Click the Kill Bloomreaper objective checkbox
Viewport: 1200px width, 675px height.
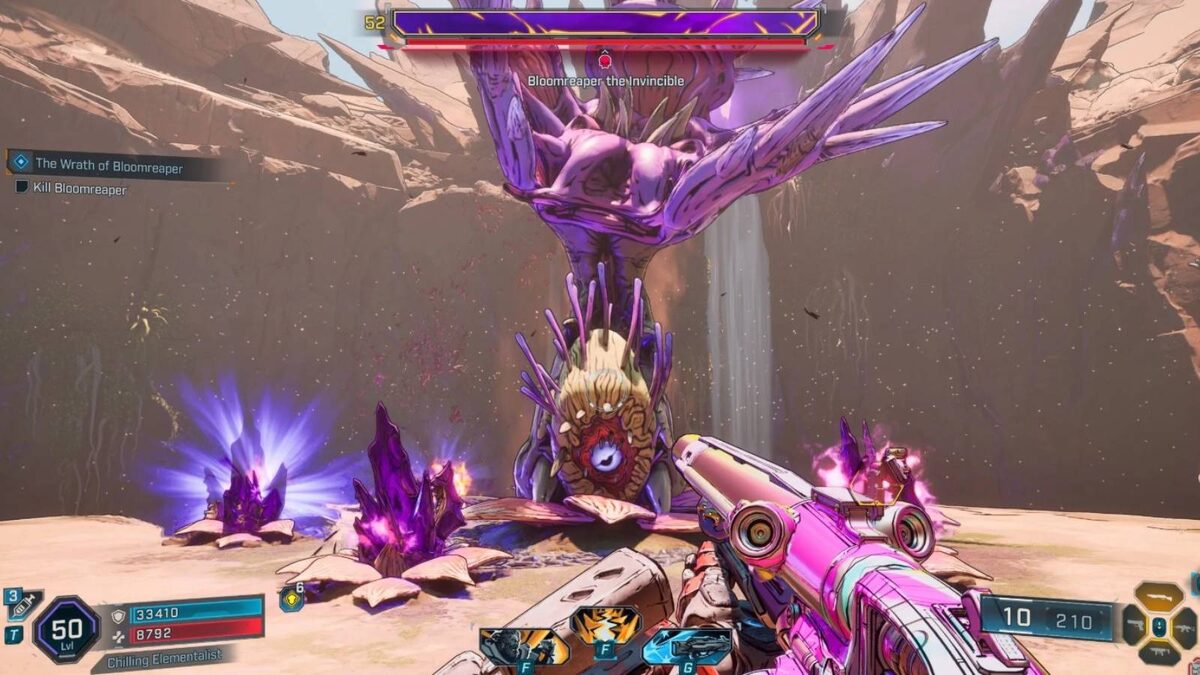point(22,188)
